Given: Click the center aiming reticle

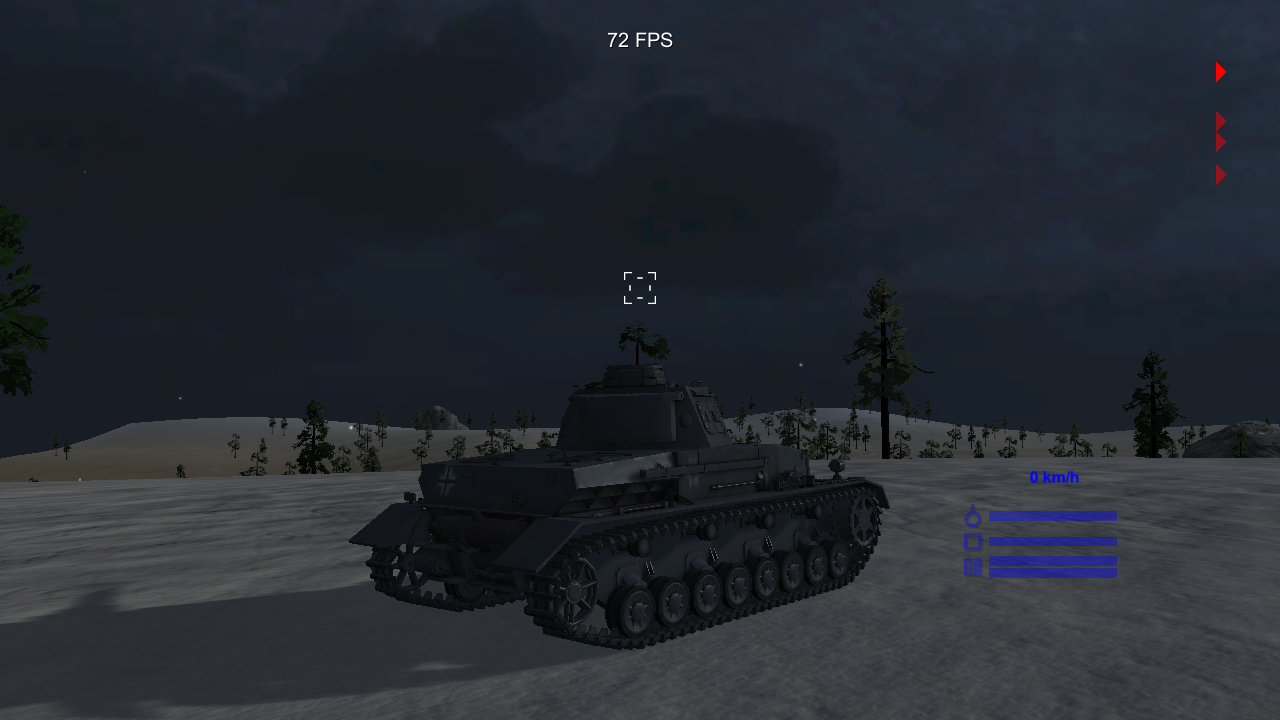Looking at the screenshot, I should click(x=640, y=288).
